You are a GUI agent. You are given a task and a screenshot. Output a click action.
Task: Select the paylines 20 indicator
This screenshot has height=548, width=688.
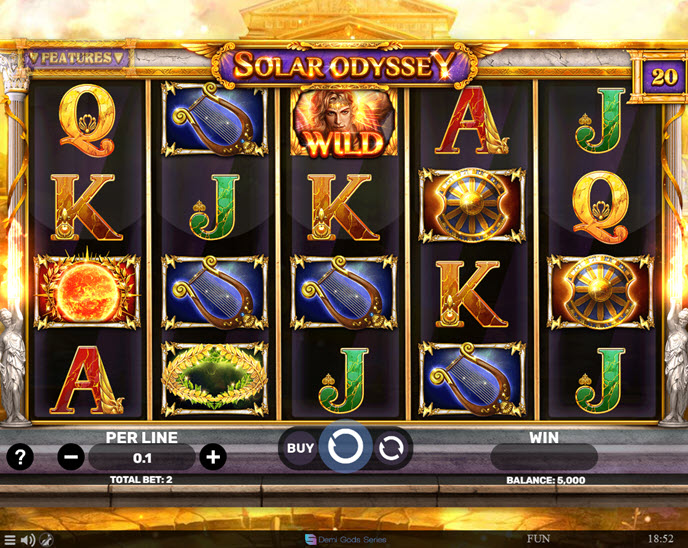tap(662, 76)
